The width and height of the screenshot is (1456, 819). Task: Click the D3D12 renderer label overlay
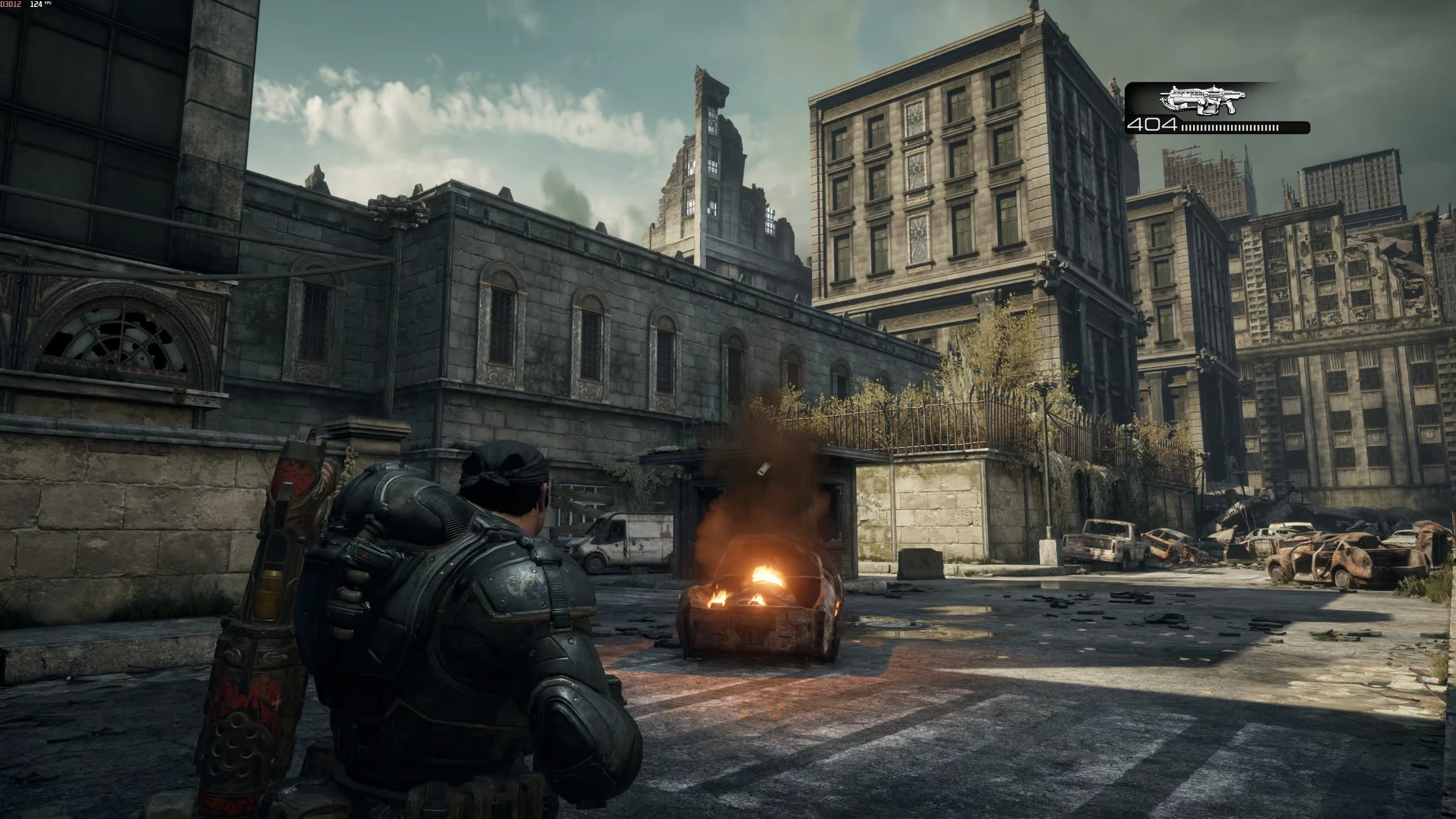point(11,5)
